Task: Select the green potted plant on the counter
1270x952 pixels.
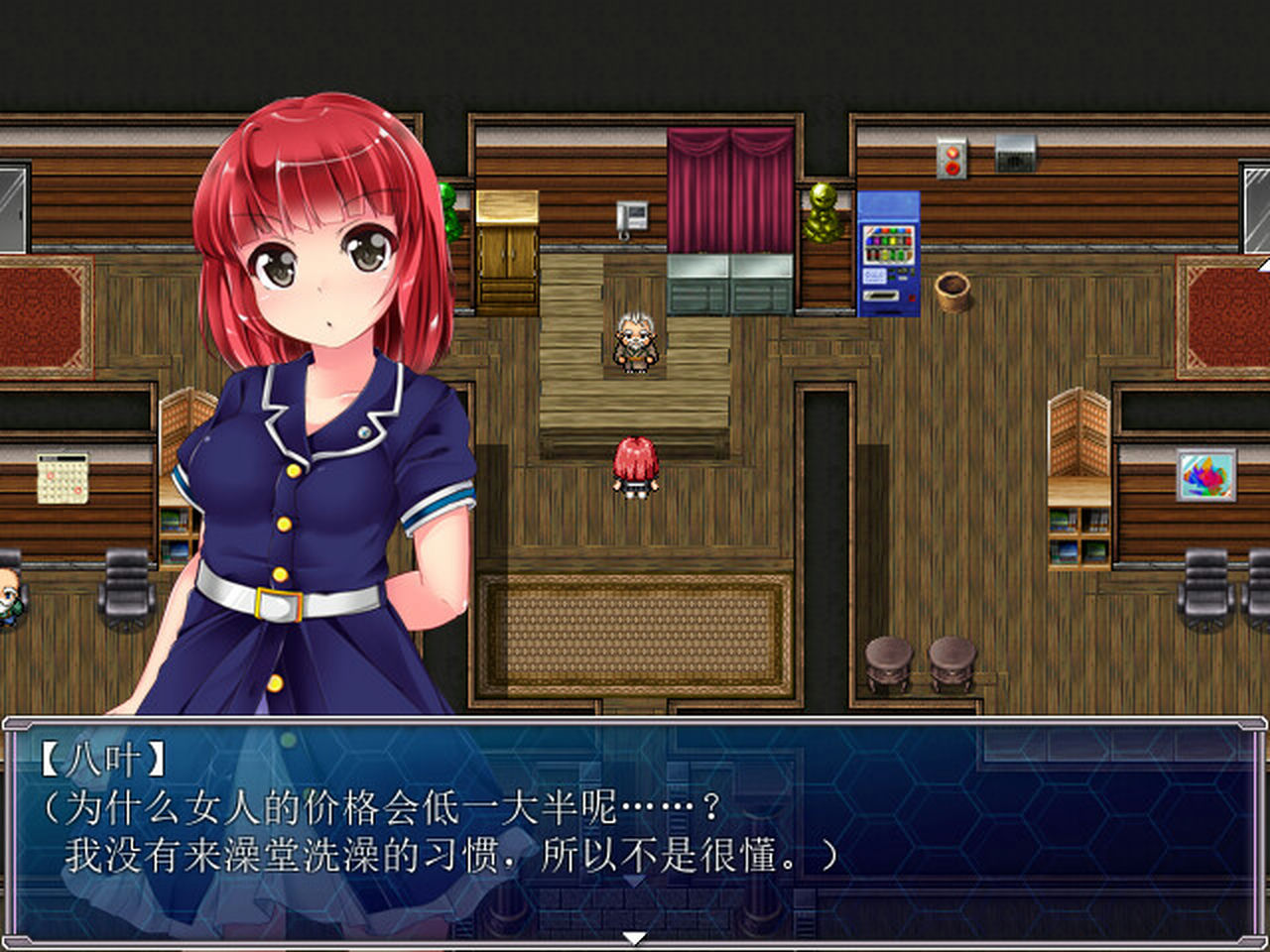Action: [452, 208]
